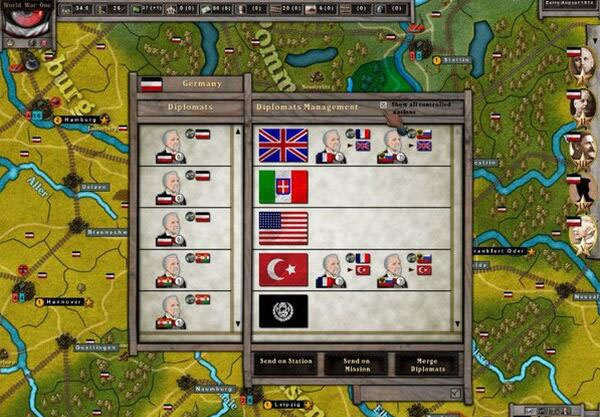Select the black flag nation row
Image resolution: width=600 pixels, height=417 pixels.
[x=283, y=310]
